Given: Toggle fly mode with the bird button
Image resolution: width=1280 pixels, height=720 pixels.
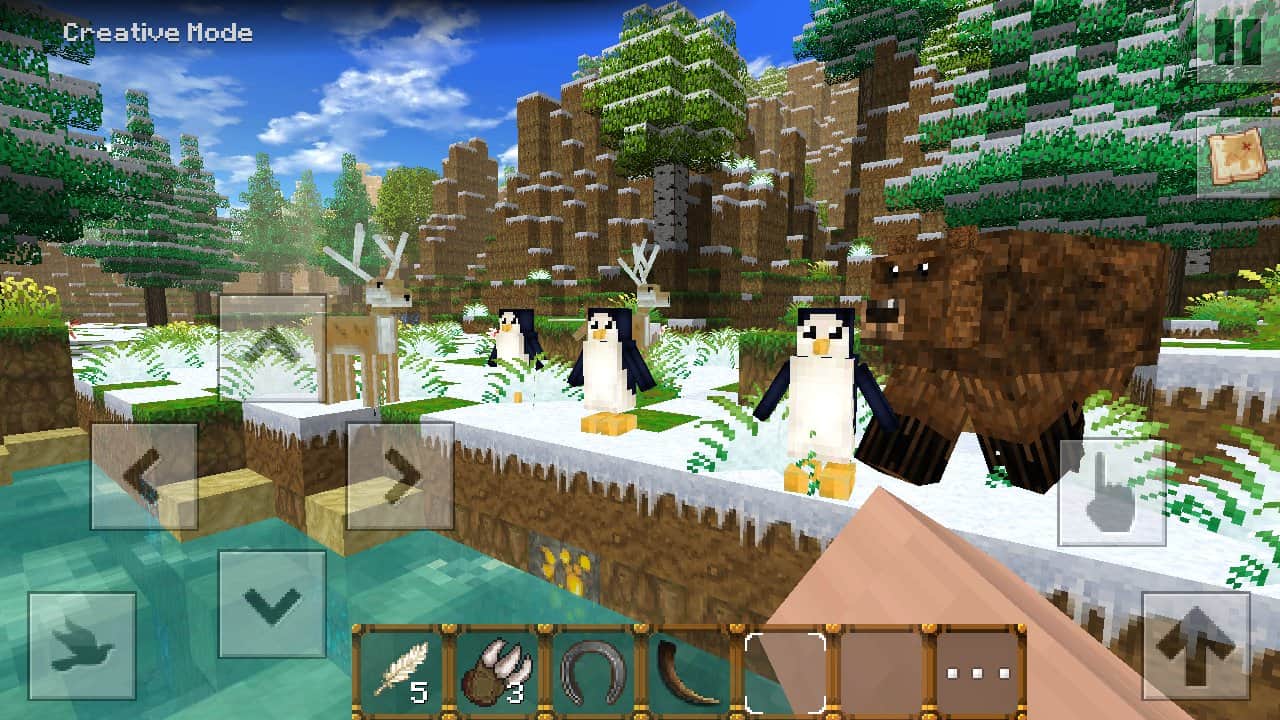Looking at the screenshot, I should pyautogui.click(x=82, y=646).
